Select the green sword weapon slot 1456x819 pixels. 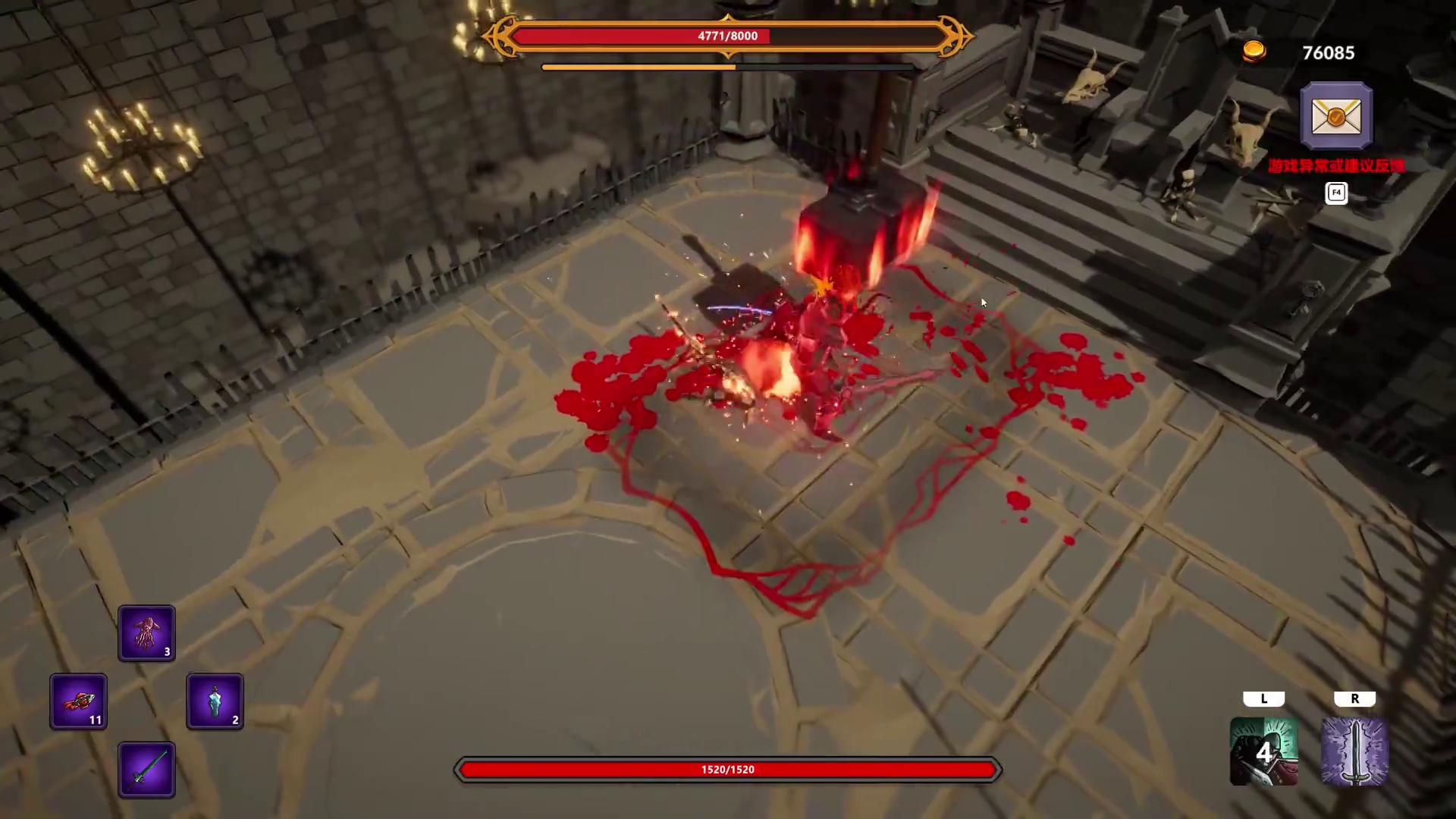pyautogui.click(x=146, y=770)
